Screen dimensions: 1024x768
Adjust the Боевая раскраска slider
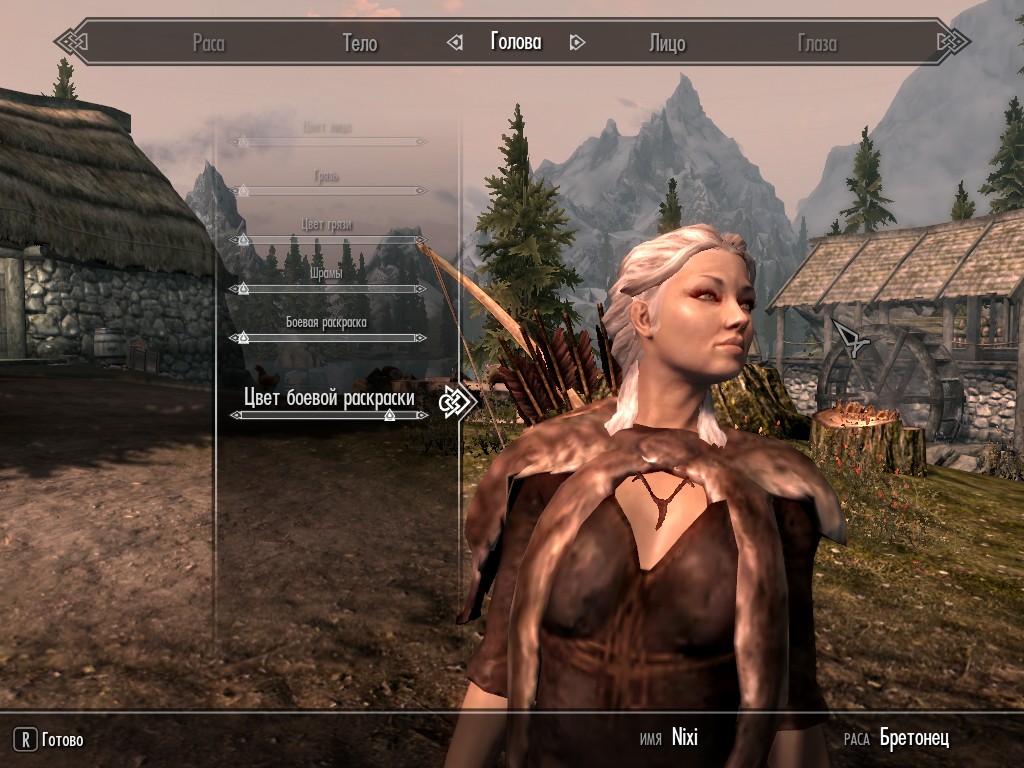pyautogui.click(x=328, y=338)
